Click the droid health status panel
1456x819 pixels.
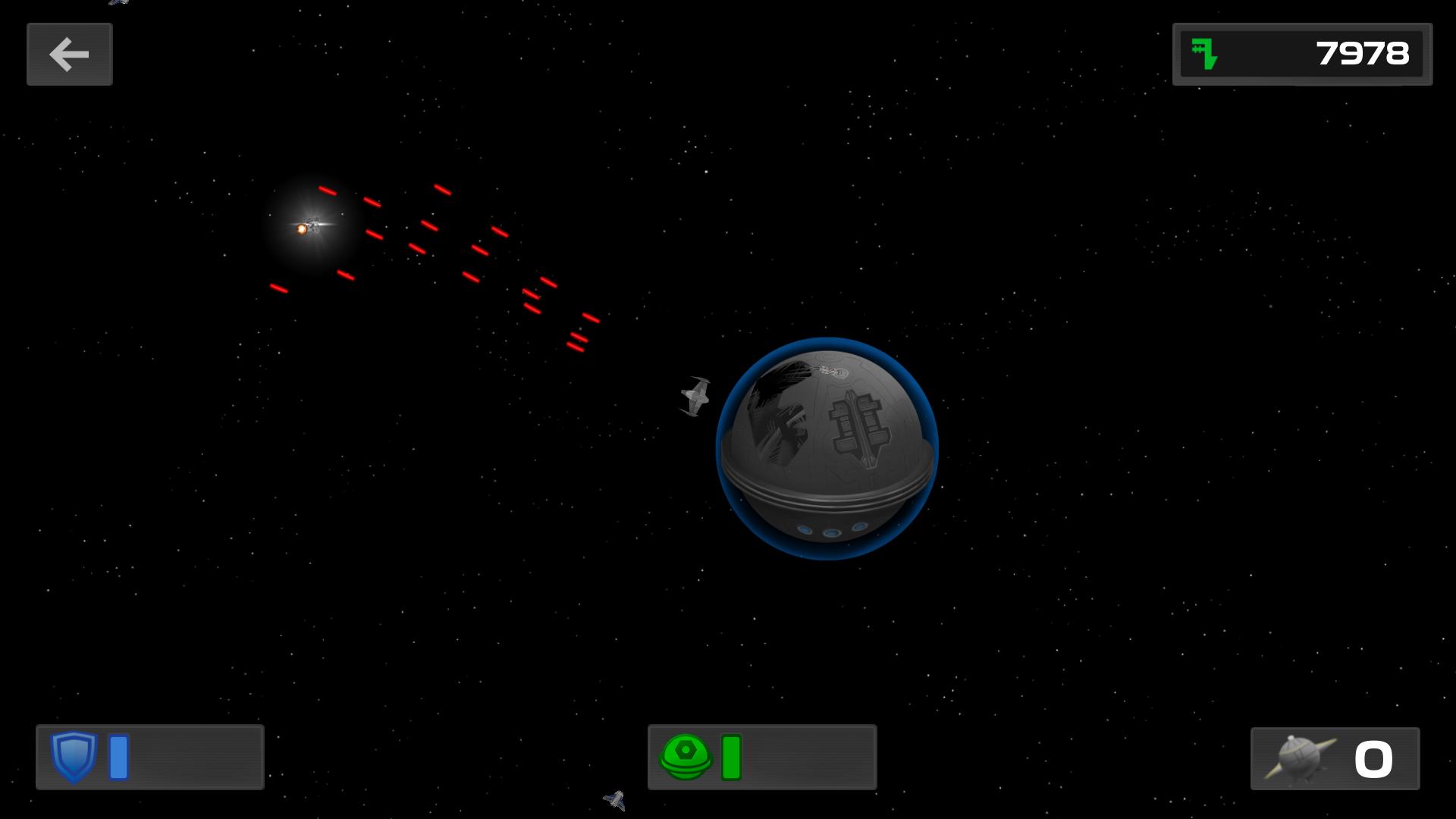coord(762,758)
